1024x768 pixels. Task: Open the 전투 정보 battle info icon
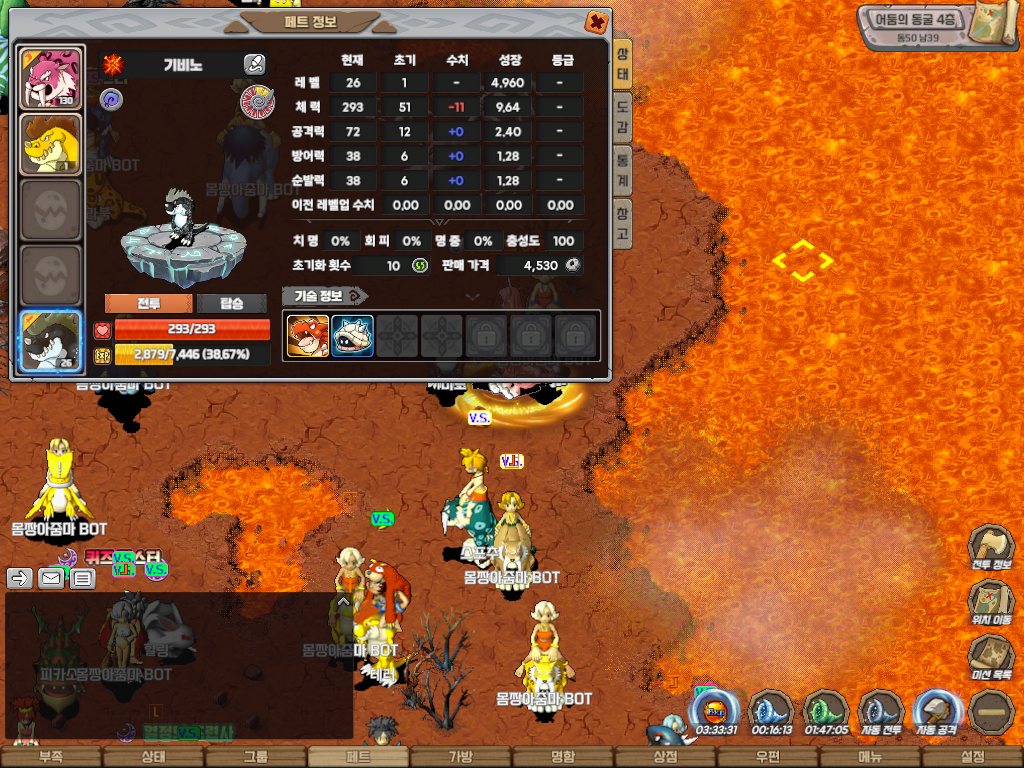tap(991, 550)
